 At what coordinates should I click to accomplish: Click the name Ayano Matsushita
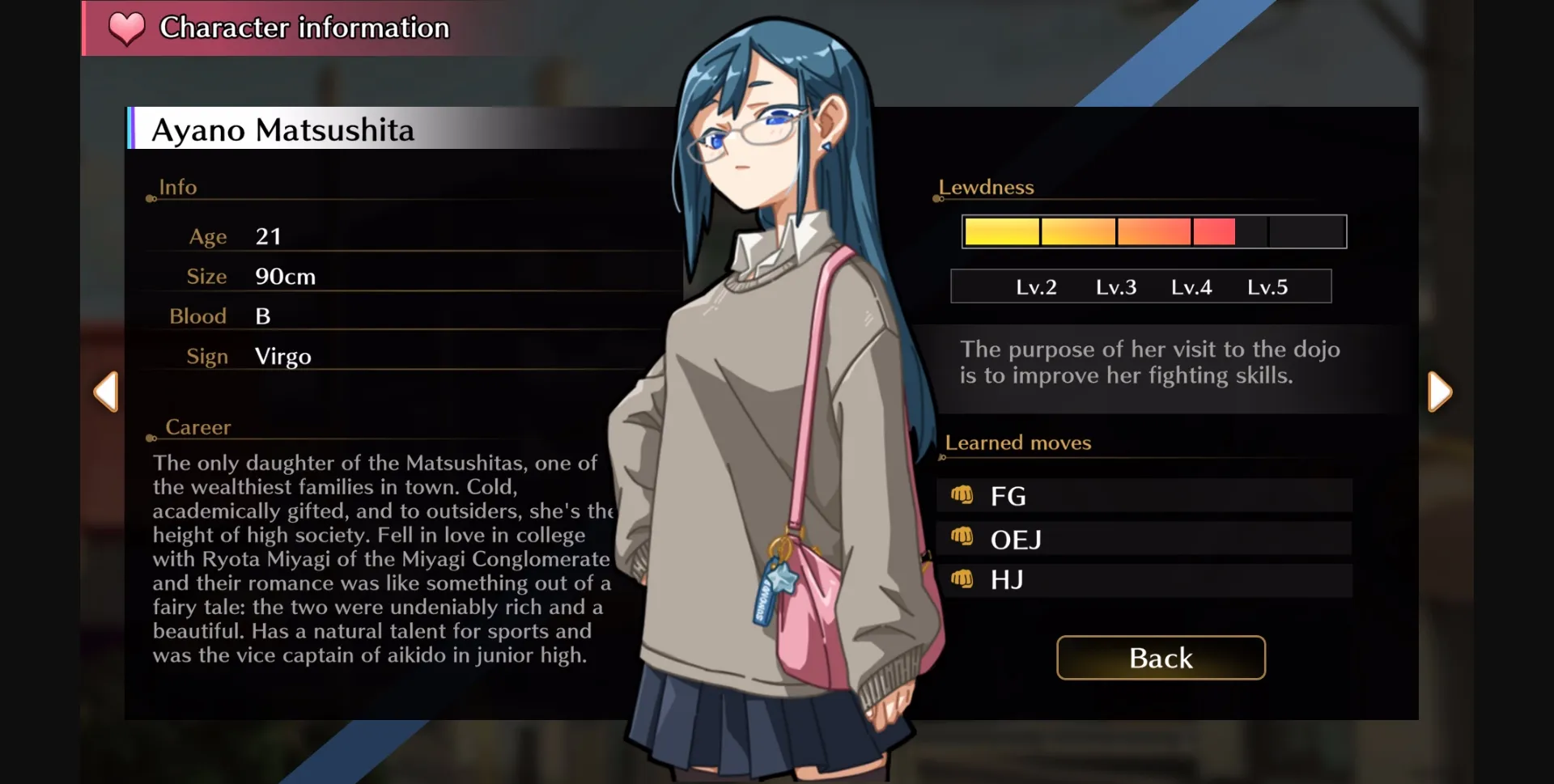pyautogui.click(x=282, y=129)
